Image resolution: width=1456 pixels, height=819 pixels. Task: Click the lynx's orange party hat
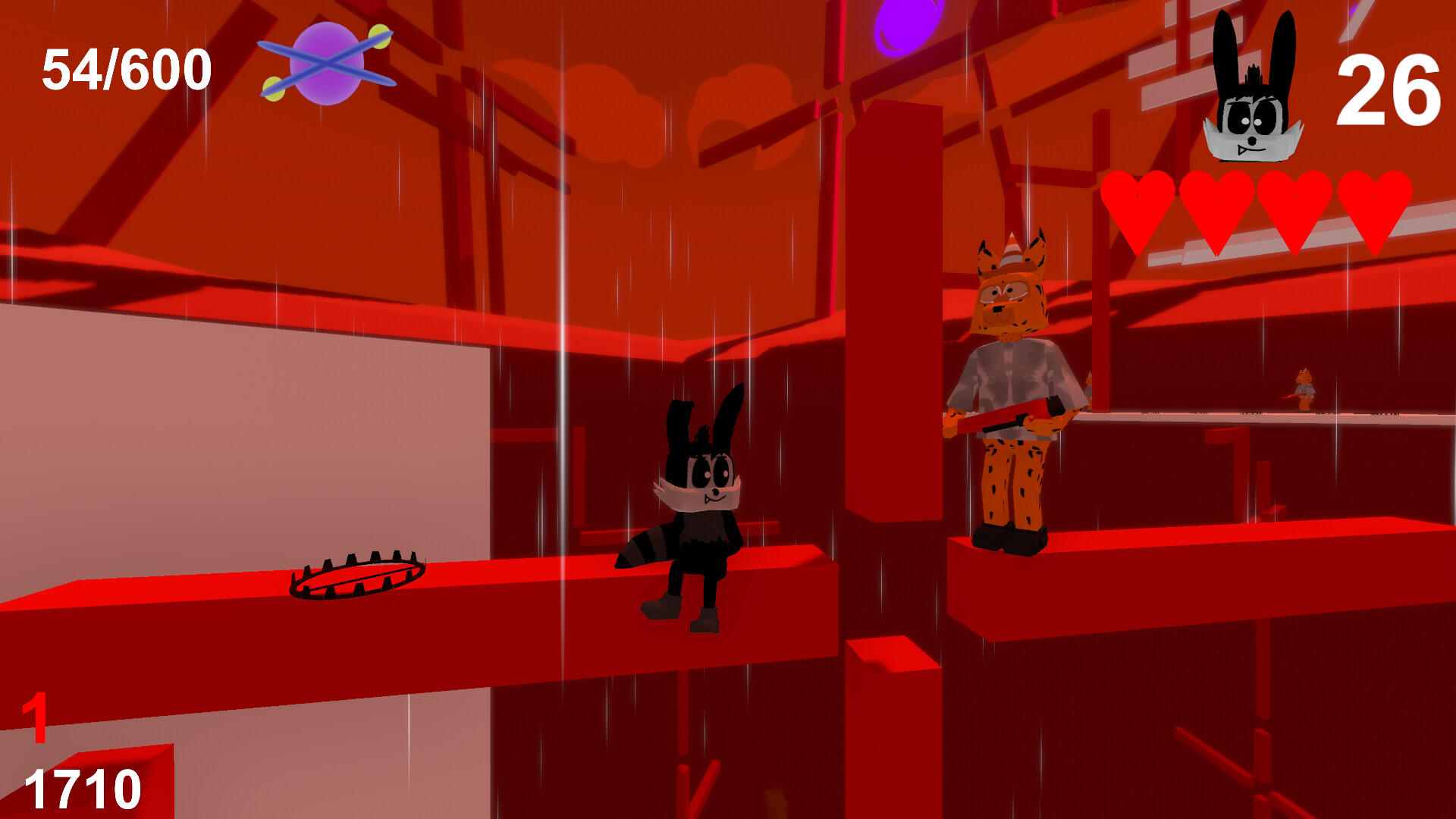point(1012,250)
